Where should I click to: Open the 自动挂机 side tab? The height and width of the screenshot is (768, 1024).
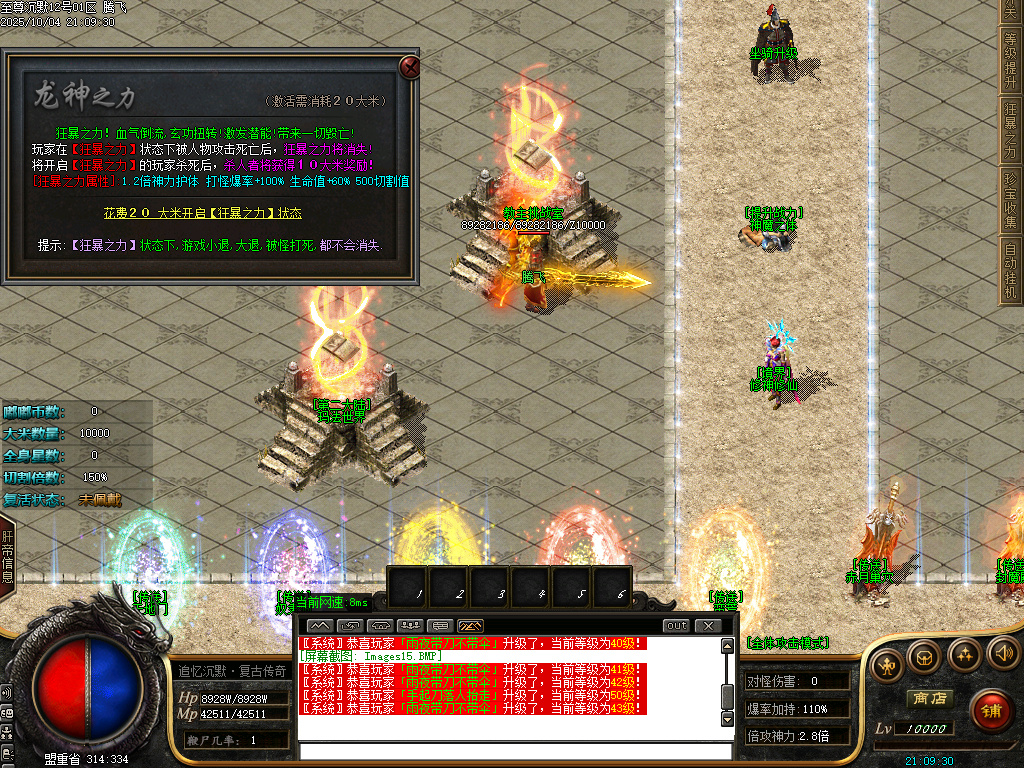1011,263
